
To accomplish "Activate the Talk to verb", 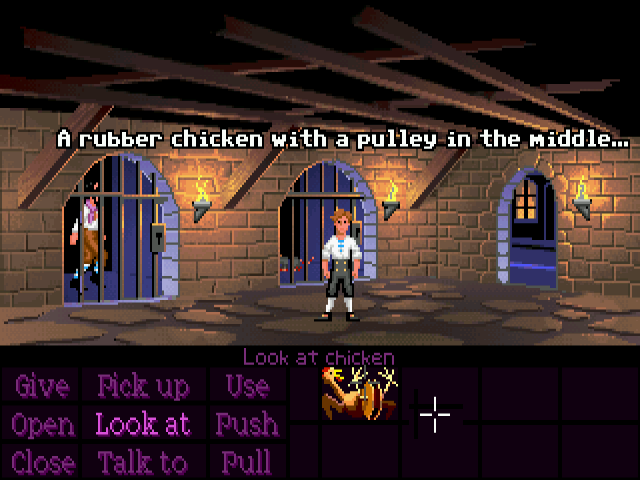I will coord(142,462).
